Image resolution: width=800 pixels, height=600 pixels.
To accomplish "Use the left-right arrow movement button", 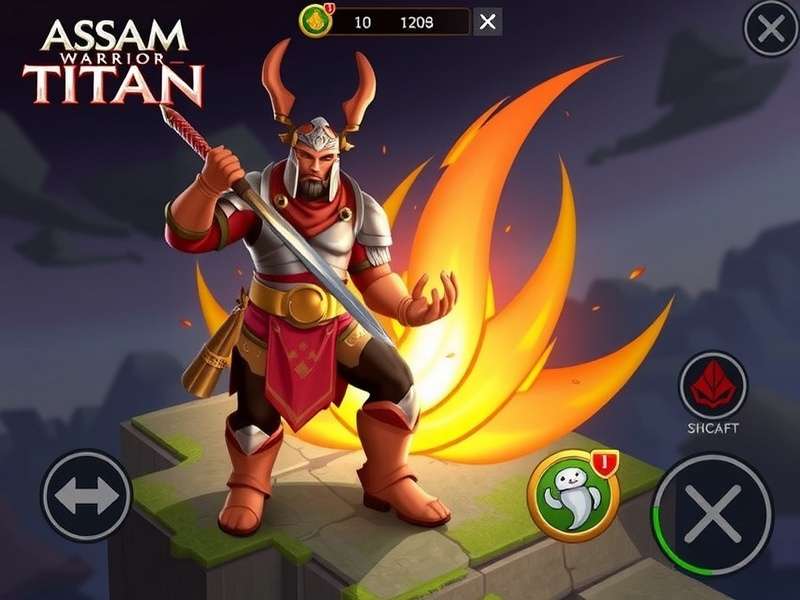I will tap(87, 497).
